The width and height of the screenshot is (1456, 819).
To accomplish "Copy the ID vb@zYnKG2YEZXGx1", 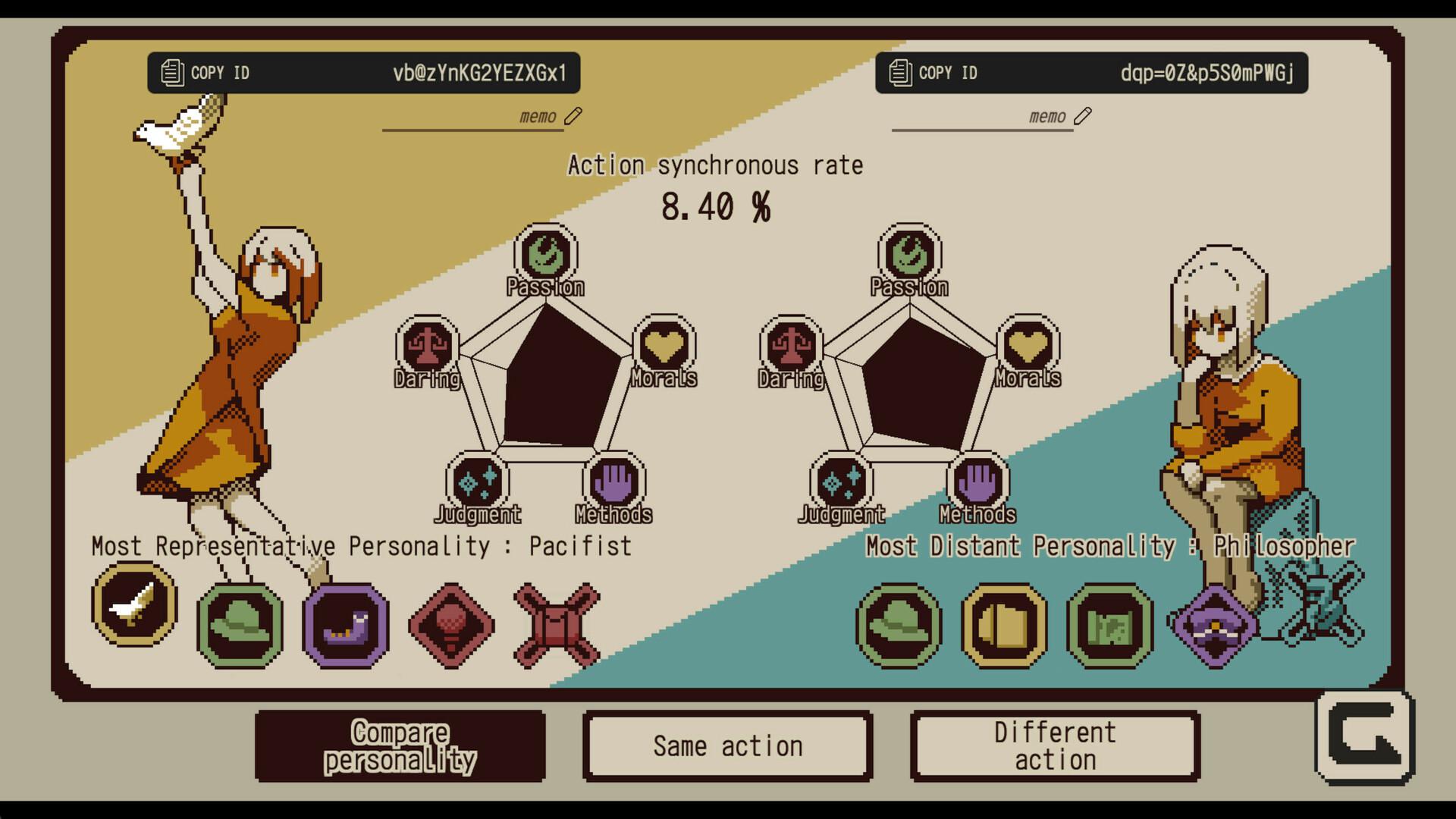I will (x=364, y=72).
